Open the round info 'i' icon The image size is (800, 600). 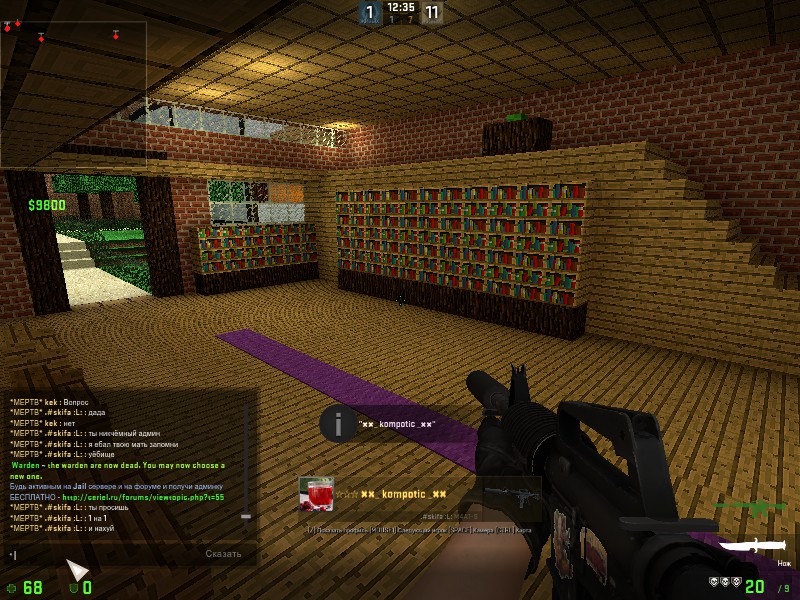(338, 423)
